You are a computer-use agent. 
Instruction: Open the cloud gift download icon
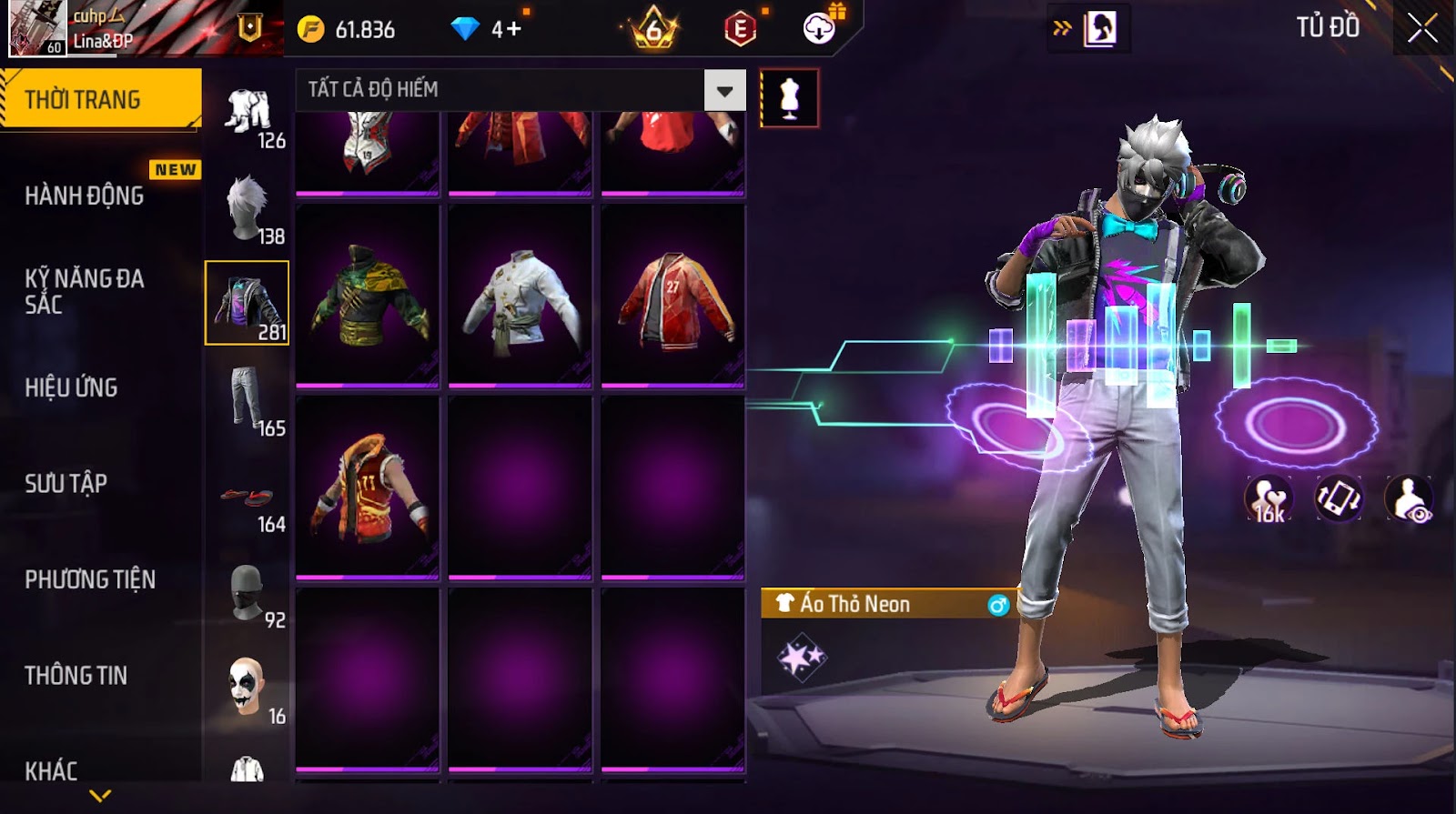pyautogui.click(x=821, y=28)
